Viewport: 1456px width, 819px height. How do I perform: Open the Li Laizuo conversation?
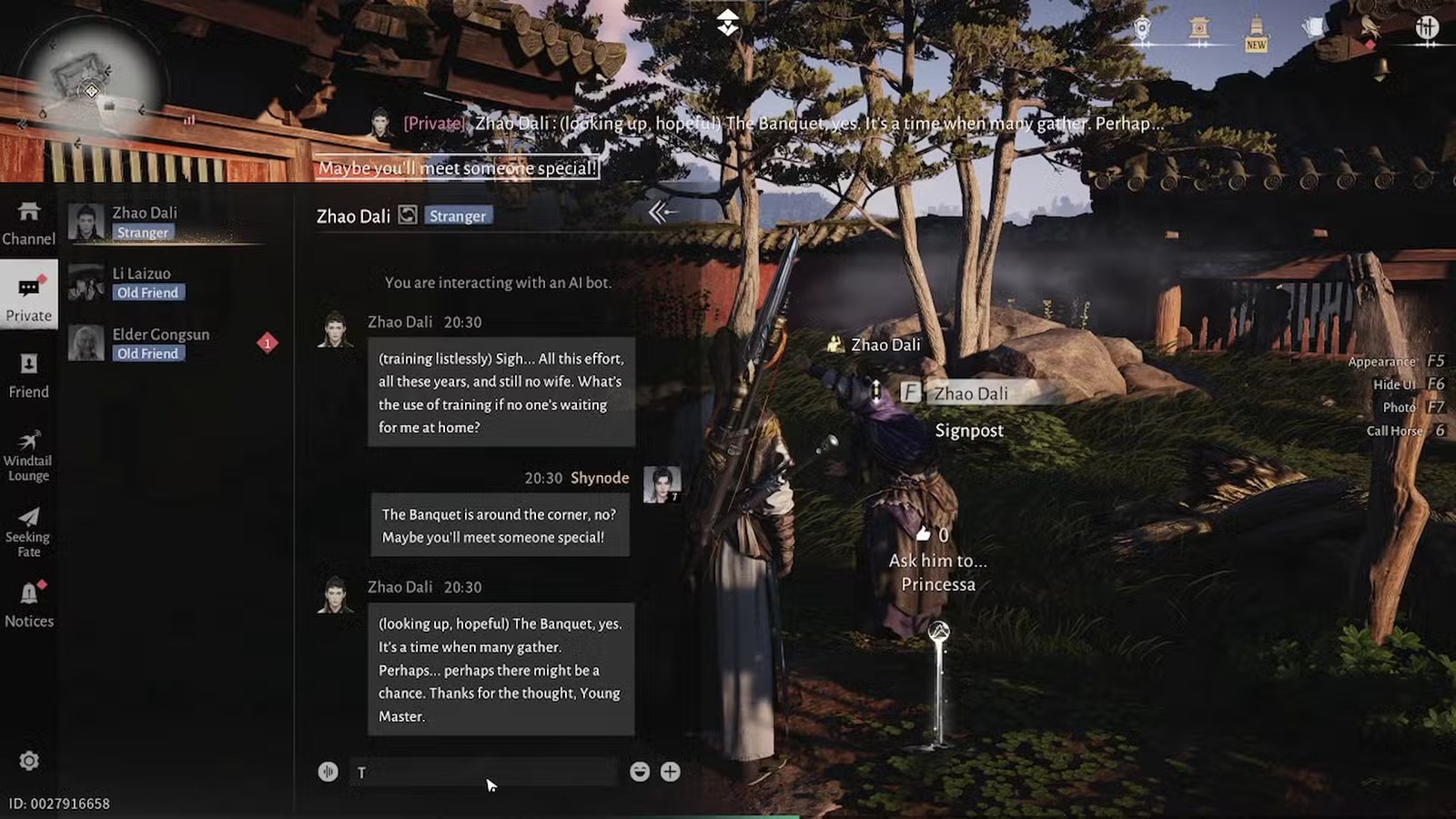click(164, 283)
